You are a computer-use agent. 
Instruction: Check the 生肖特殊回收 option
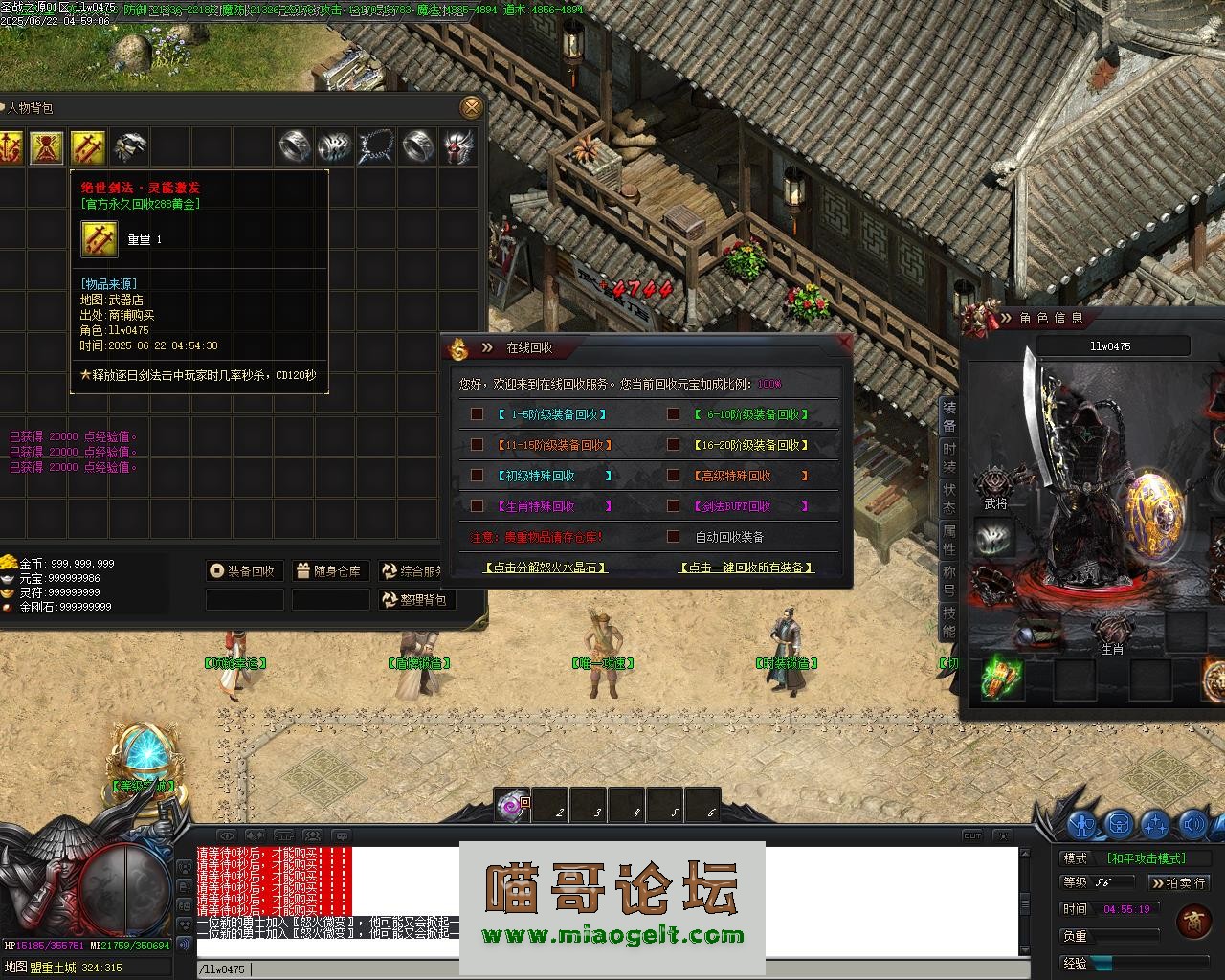point(477,506)
